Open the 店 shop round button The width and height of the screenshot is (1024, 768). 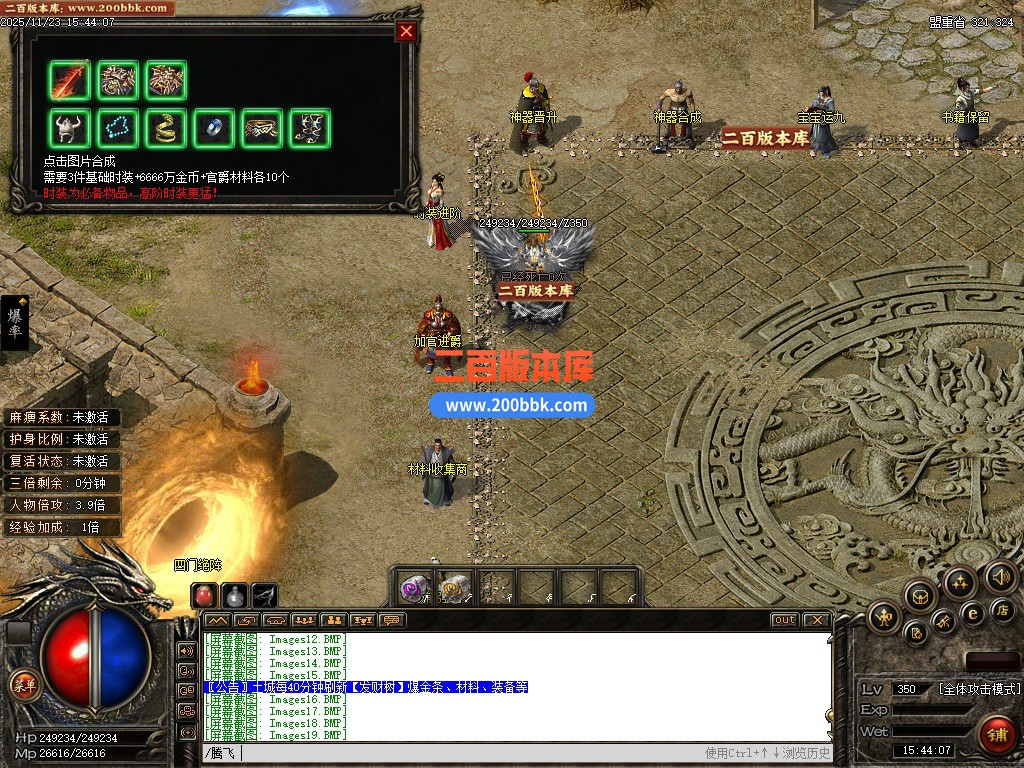(1002, 609)
